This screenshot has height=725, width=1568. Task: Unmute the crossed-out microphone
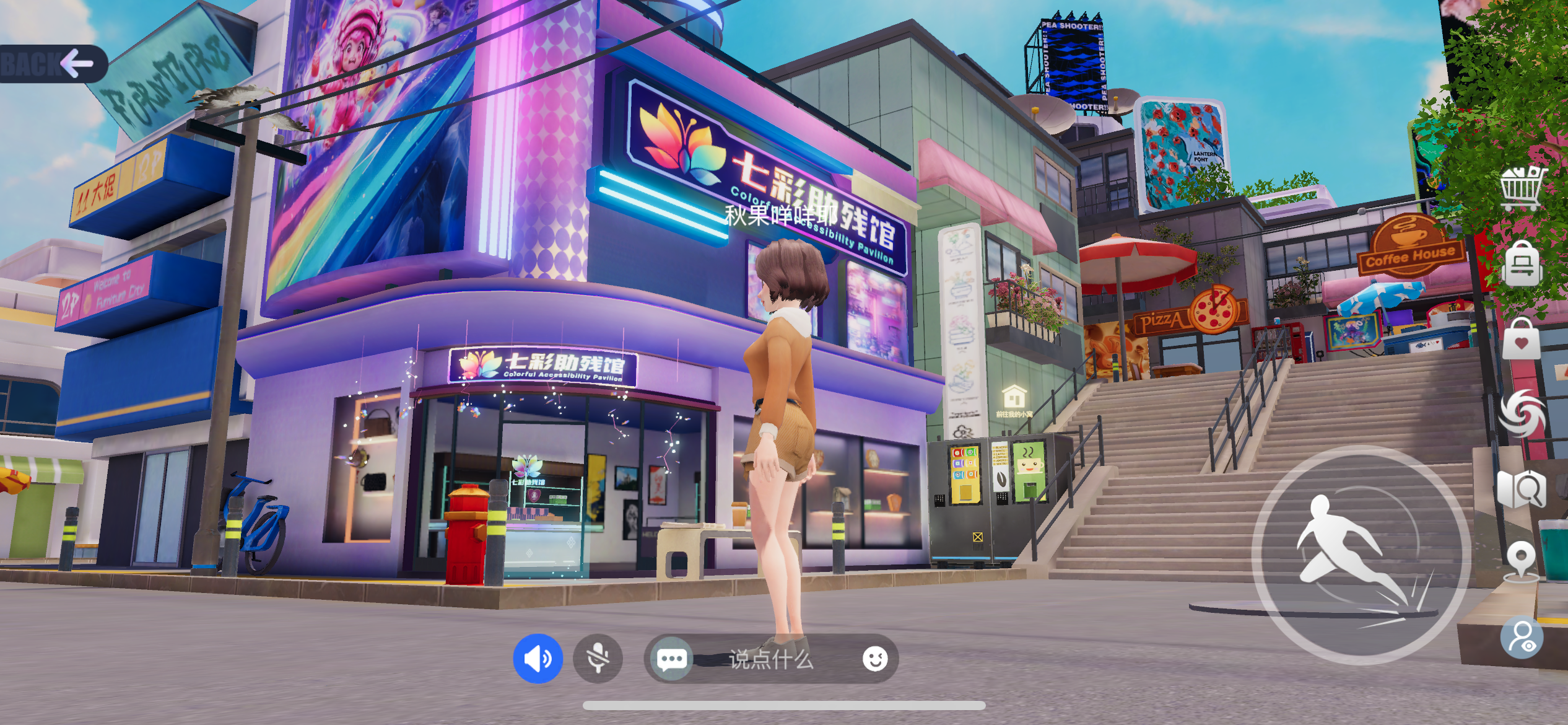[x=598, y=659]
